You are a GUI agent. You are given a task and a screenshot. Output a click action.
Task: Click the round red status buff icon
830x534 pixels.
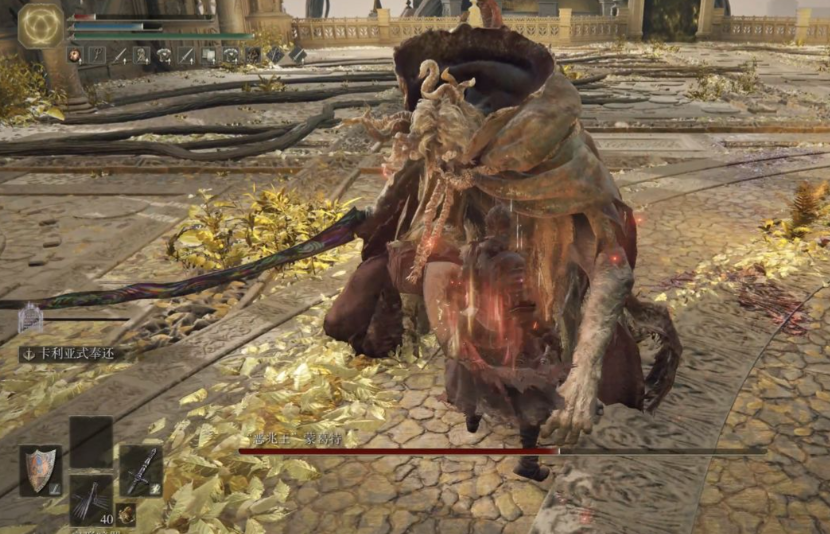(75, 55)
